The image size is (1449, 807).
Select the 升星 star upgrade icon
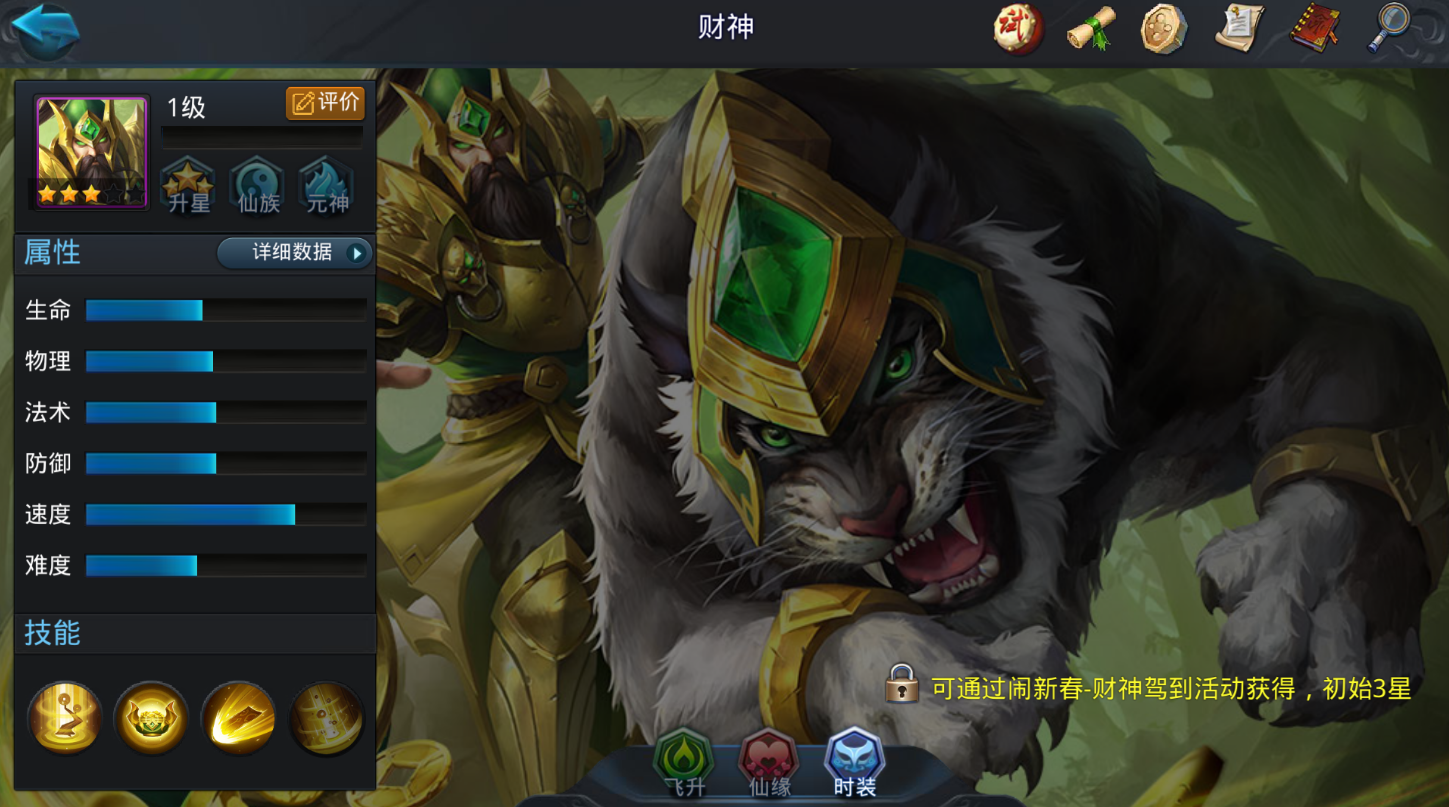[188, 185]
